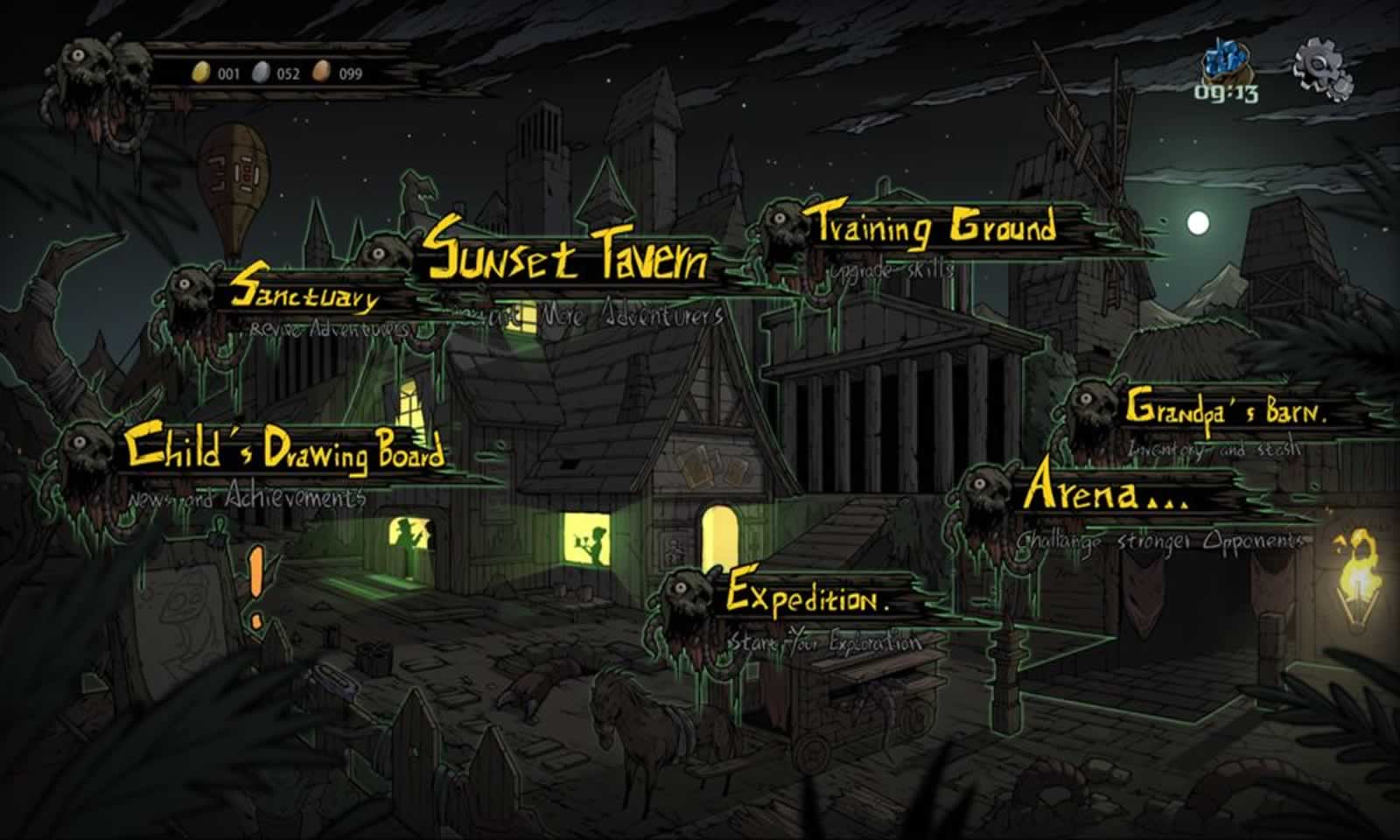
Task: Enter the Training Ground to upgrade skills
Action: click(x=936, y=227)
